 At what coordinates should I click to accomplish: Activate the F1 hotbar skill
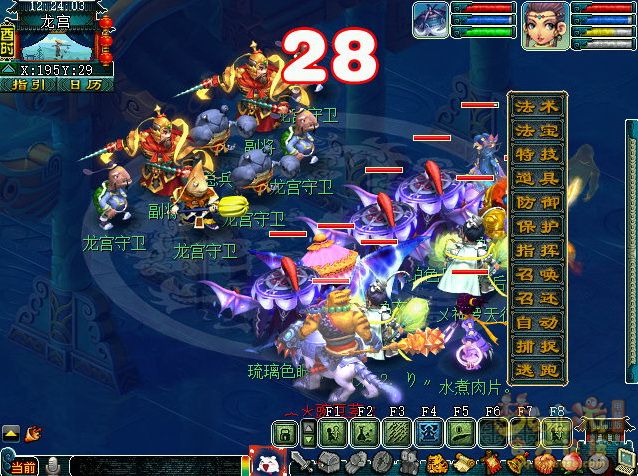(333, 432)
